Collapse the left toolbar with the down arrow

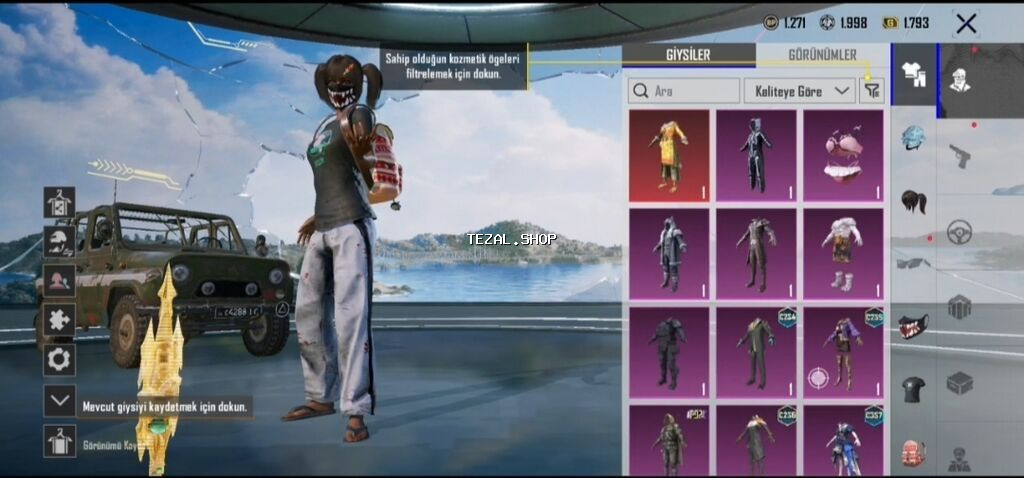click(x=59, y=401)
